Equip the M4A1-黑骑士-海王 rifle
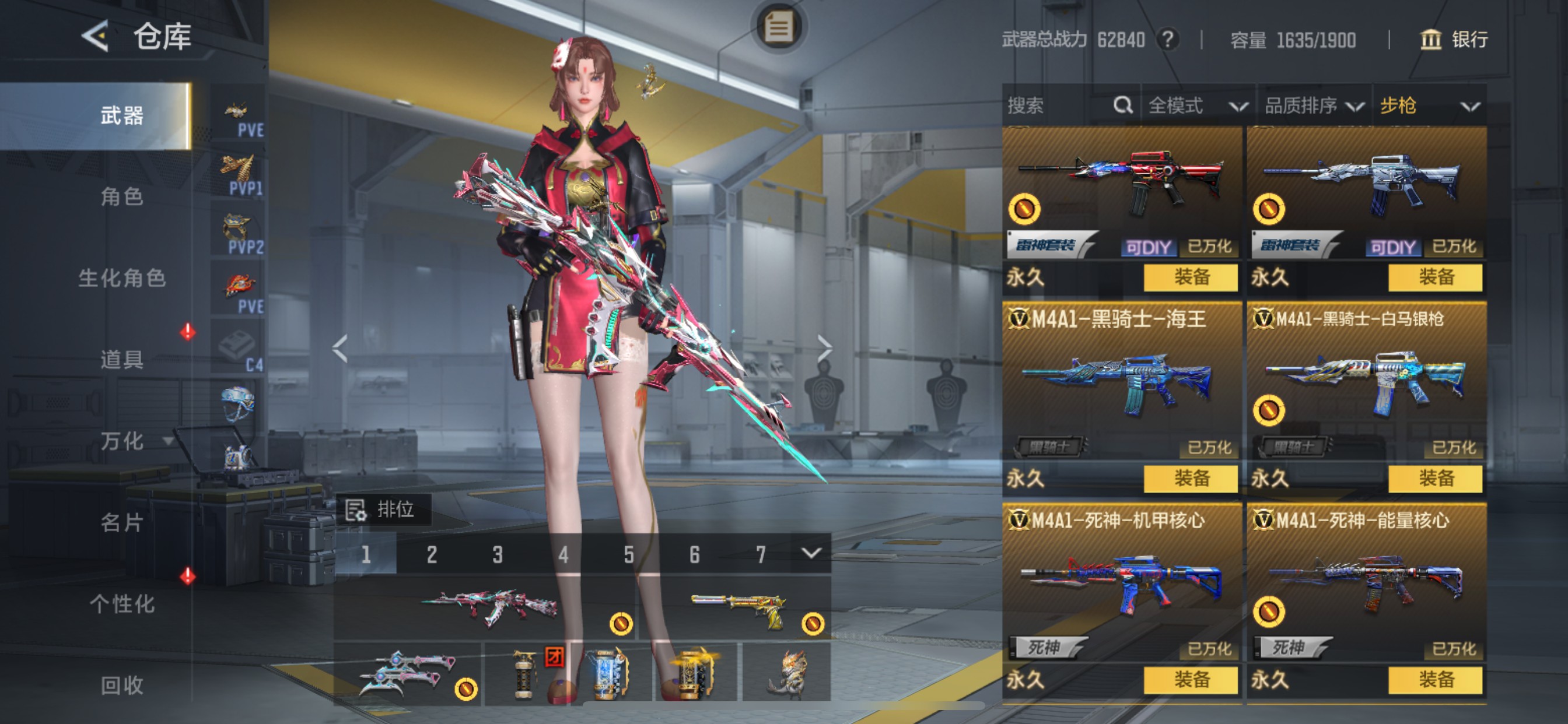 pyautogui.click(x=1190, y=479)
